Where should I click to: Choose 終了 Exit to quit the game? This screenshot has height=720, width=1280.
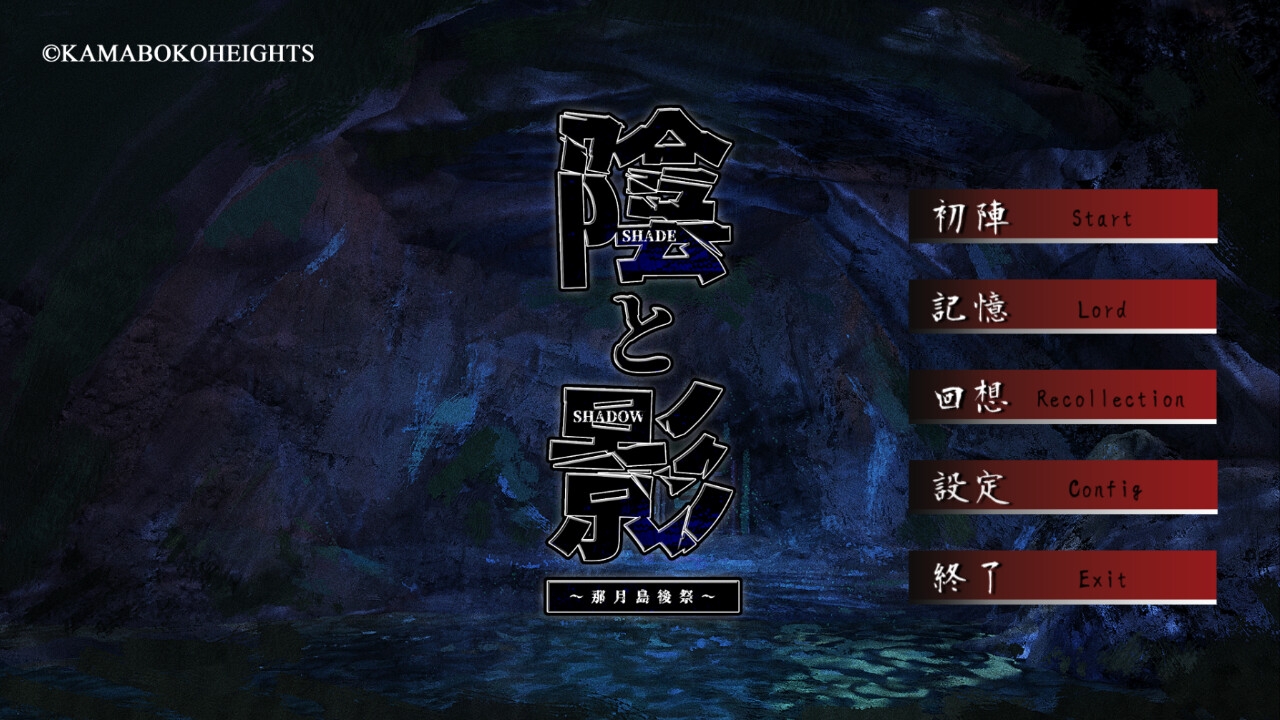pos(1062,577)
